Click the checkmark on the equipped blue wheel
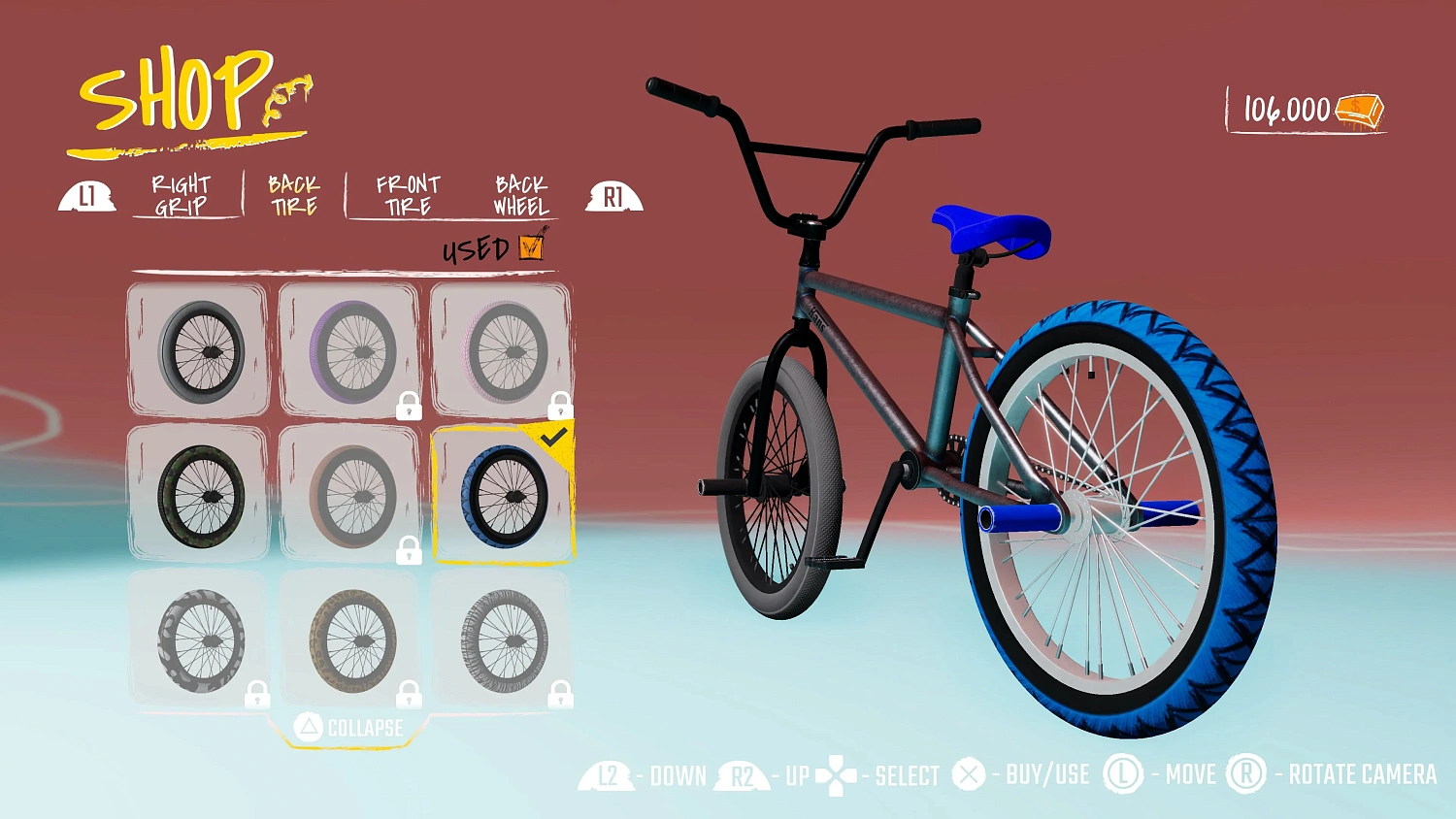The height and width of the screenshot is (819, 1456). (553, 436)
